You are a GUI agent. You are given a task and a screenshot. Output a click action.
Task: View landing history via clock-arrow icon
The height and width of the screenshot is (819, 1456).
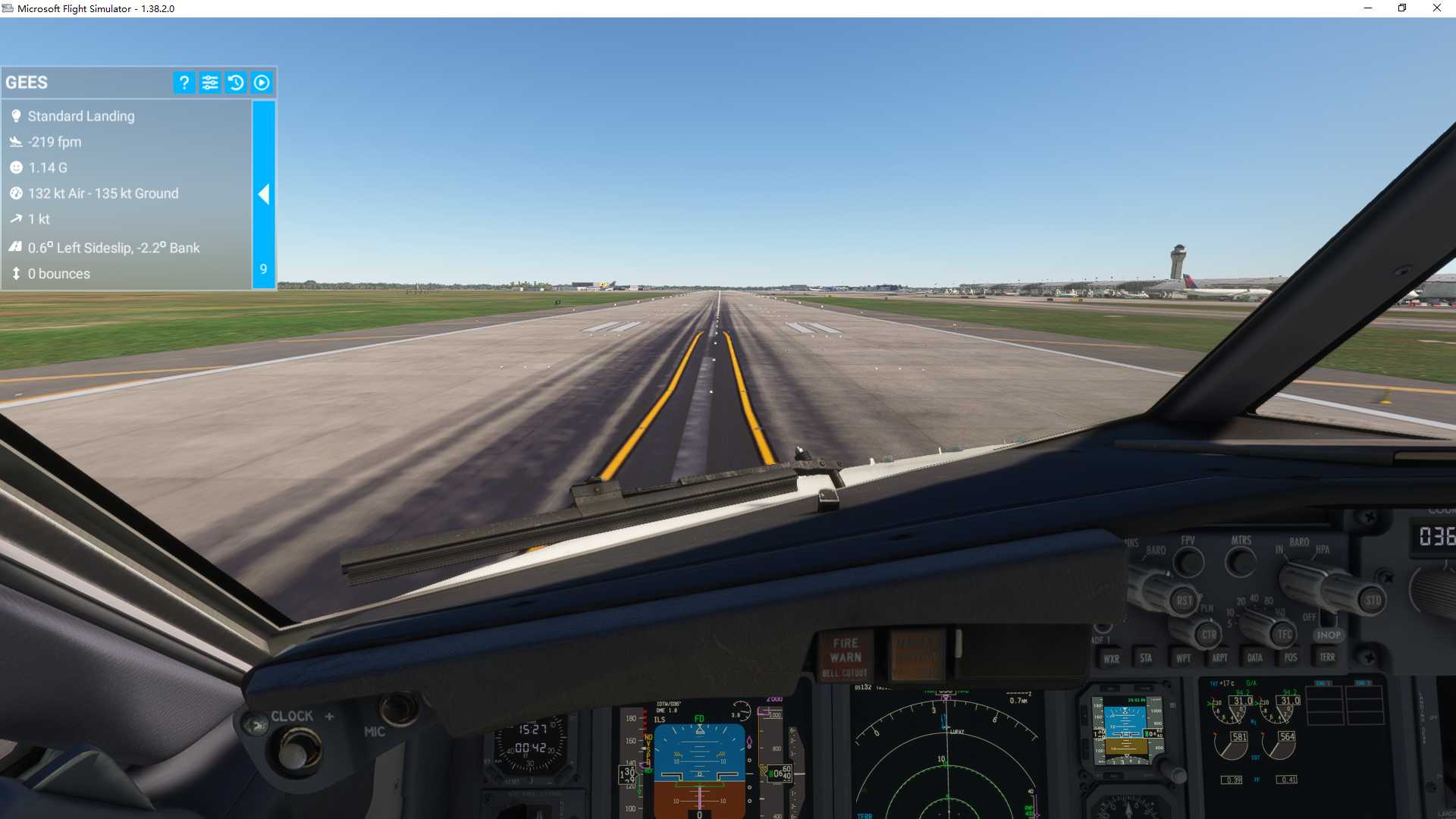(x=236, y=82)
